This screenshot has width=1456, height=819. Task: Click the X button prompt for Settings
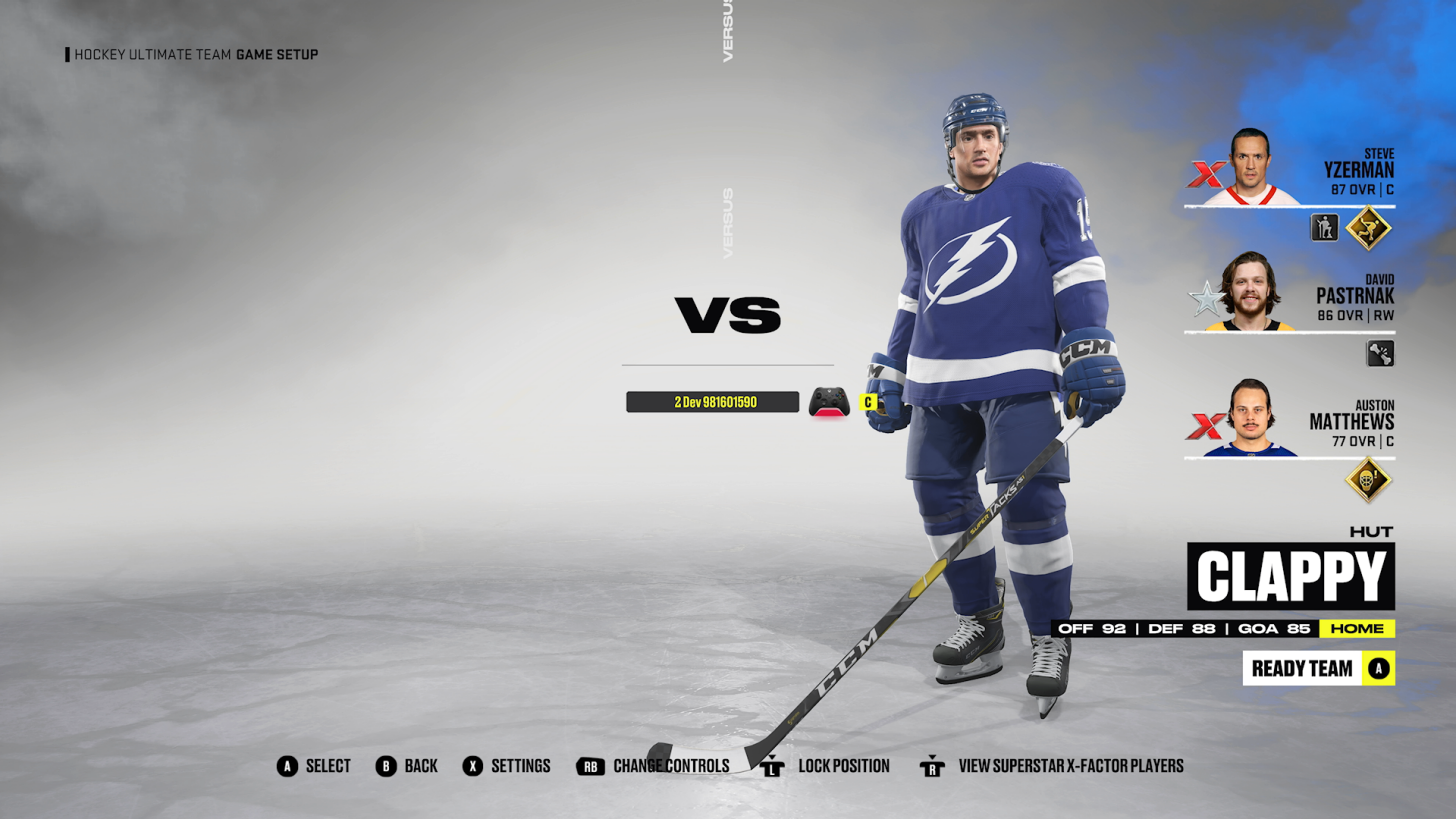pos(473,766)
